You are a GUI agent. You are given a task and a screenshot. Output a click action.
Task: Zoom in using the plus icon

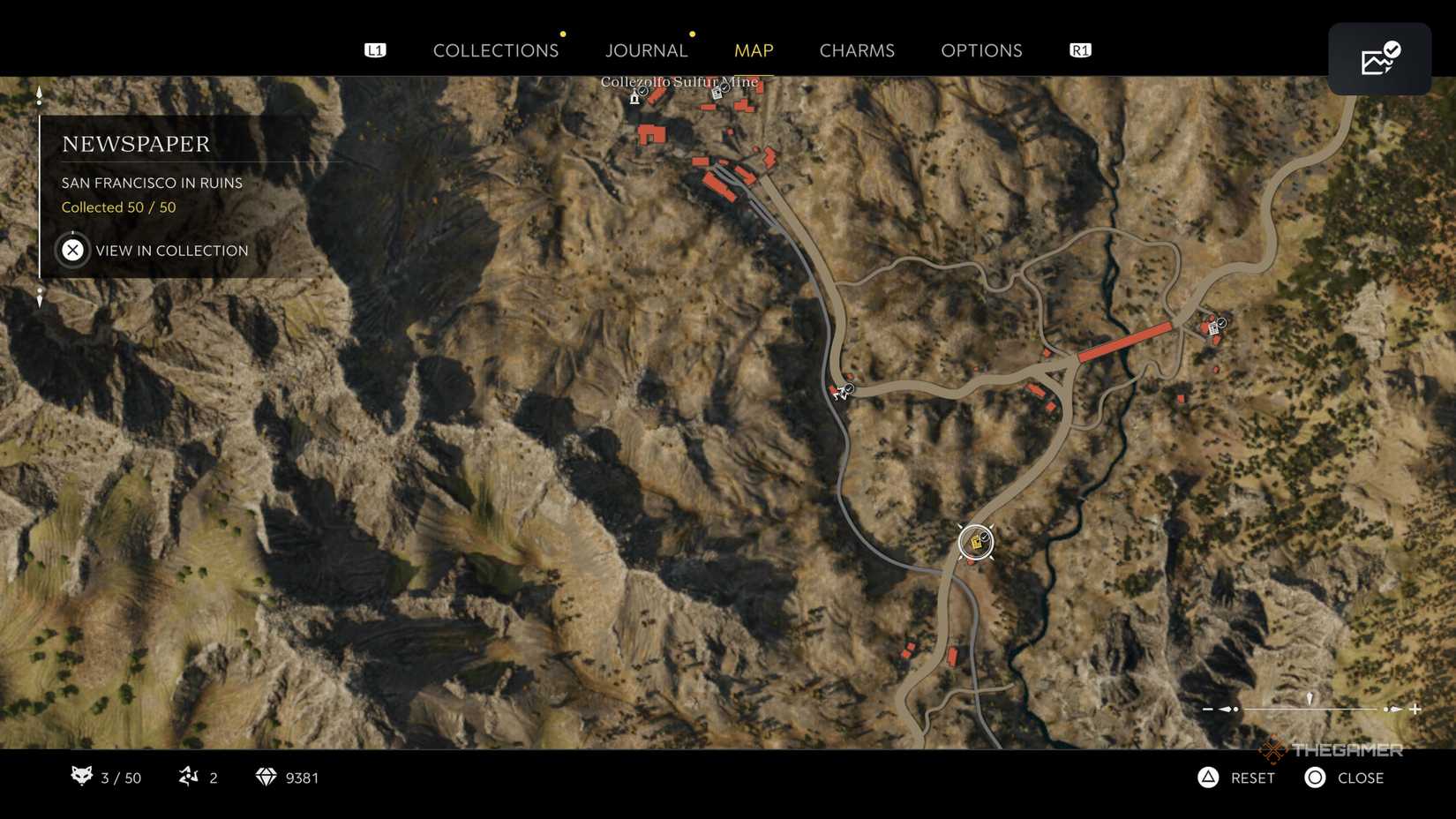1416,707
